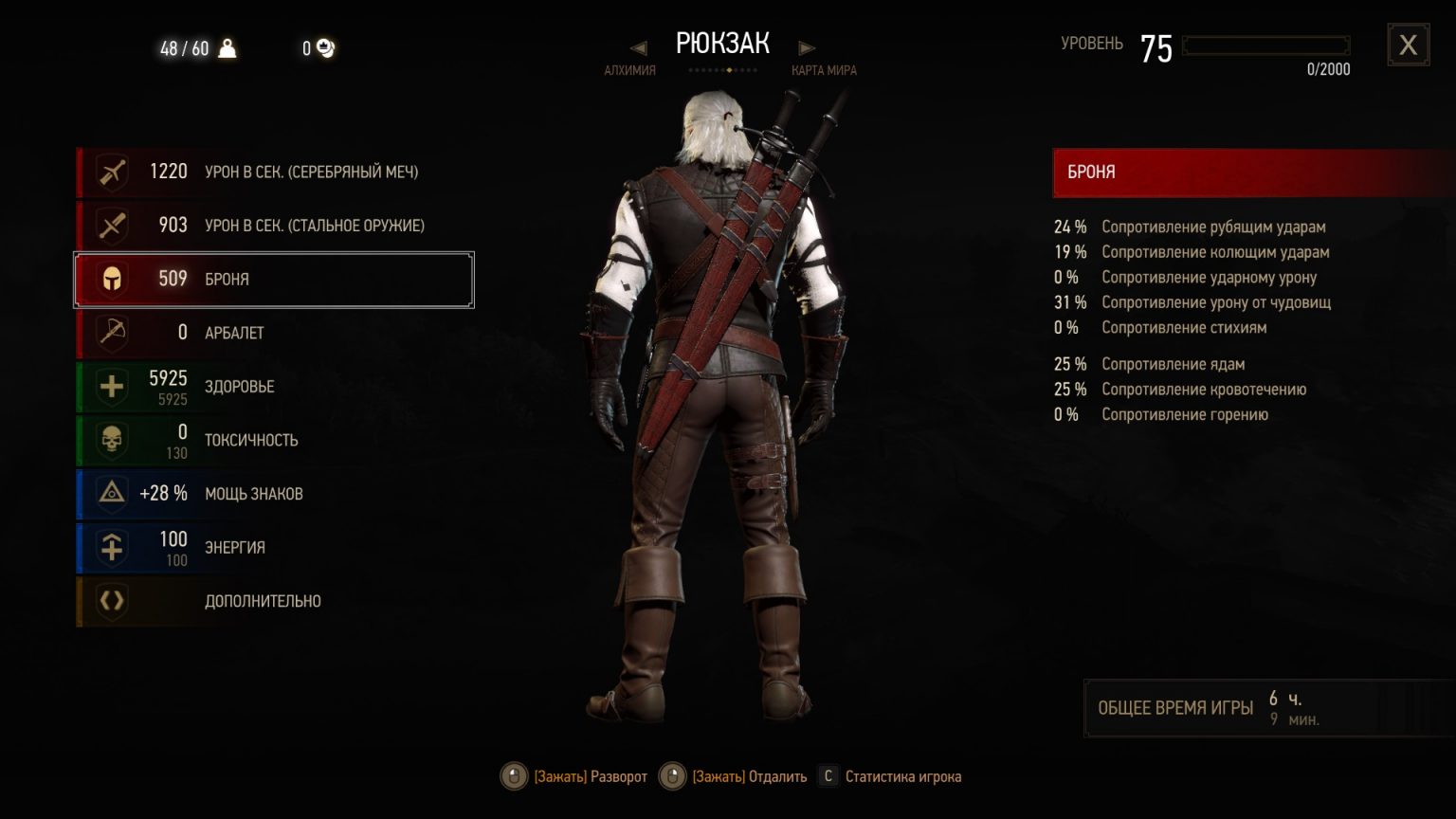1456x819 pixels.
Task: Select the steel weapon damage row
Action: coord(275,226)
